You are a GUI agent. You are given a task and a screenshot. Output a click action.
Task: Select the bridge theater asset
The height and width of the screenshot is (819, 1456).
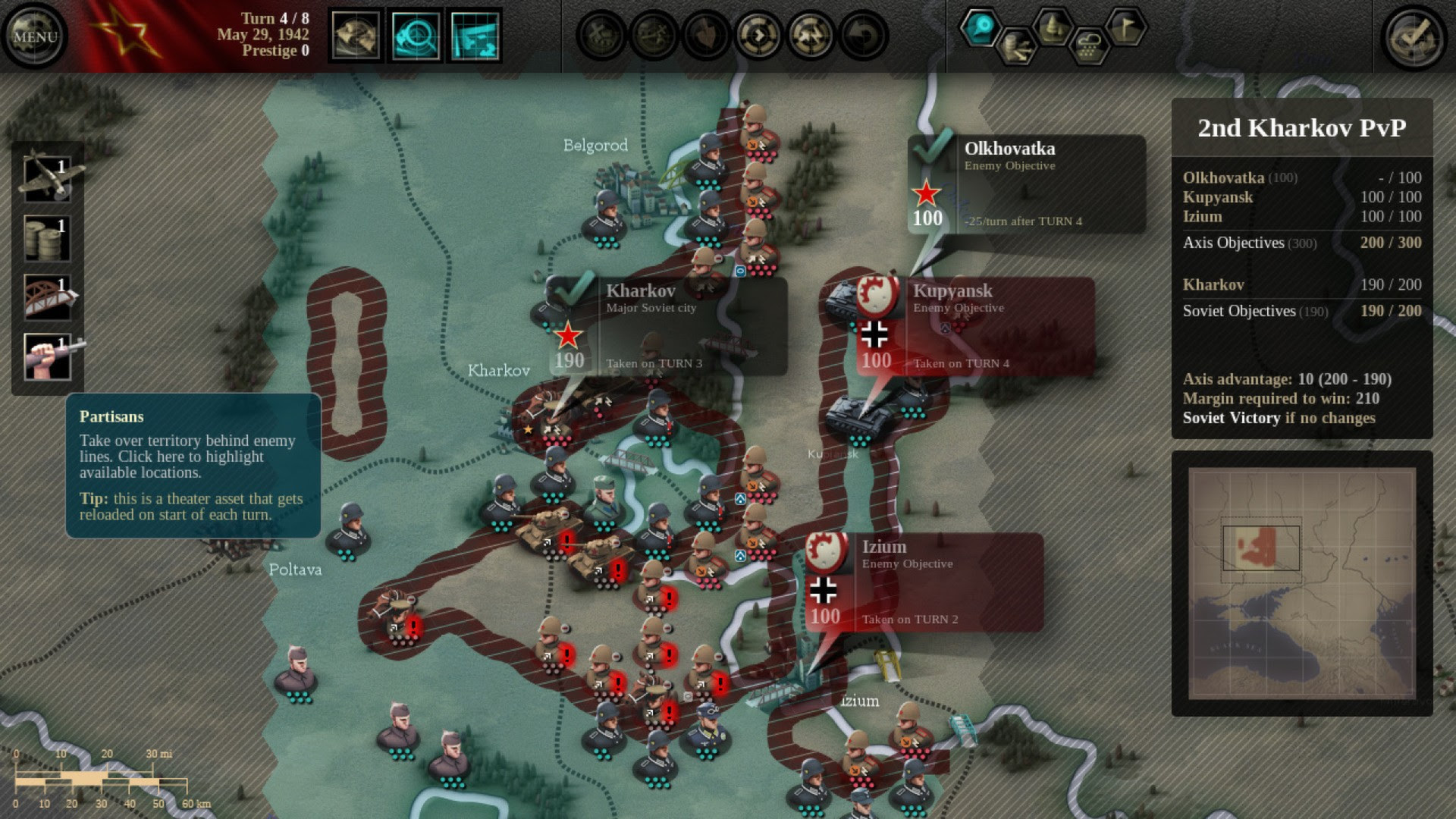pyautogui.click(x=48, y=297)
